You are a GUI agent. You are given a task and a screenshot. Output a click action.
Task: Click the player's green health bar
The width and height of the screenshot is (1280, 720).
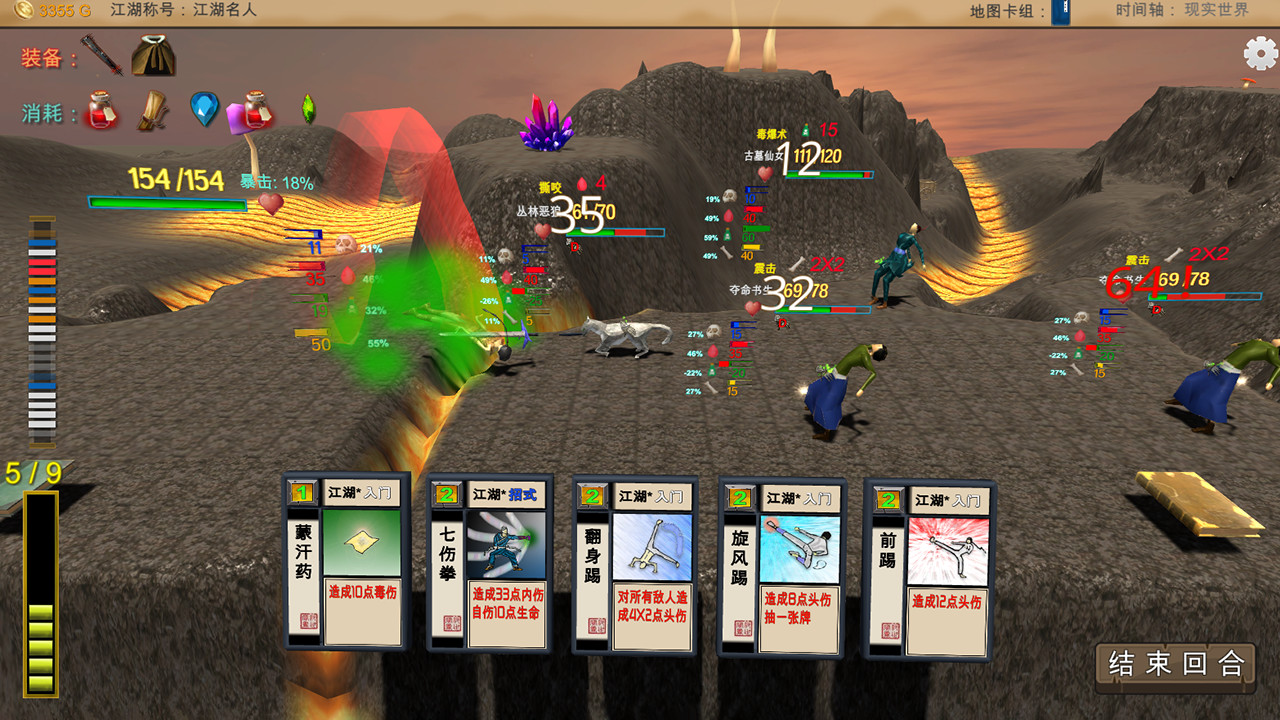(170, 204)
